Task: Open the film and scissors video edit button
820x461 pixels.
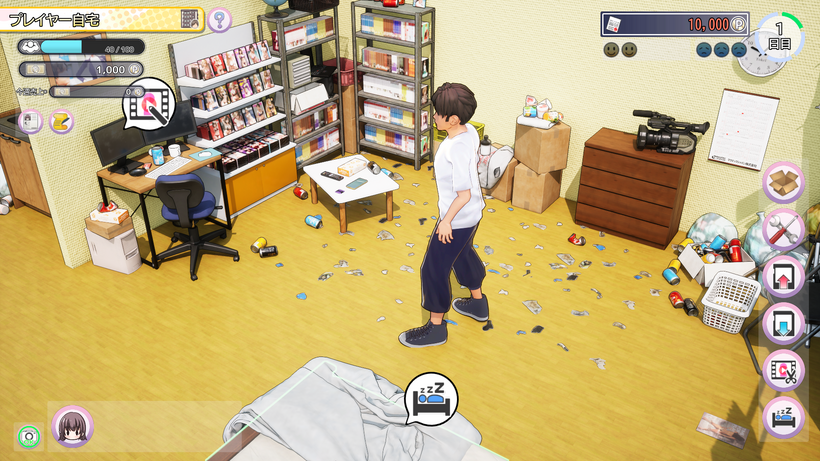Action: [x=783, y=370]
